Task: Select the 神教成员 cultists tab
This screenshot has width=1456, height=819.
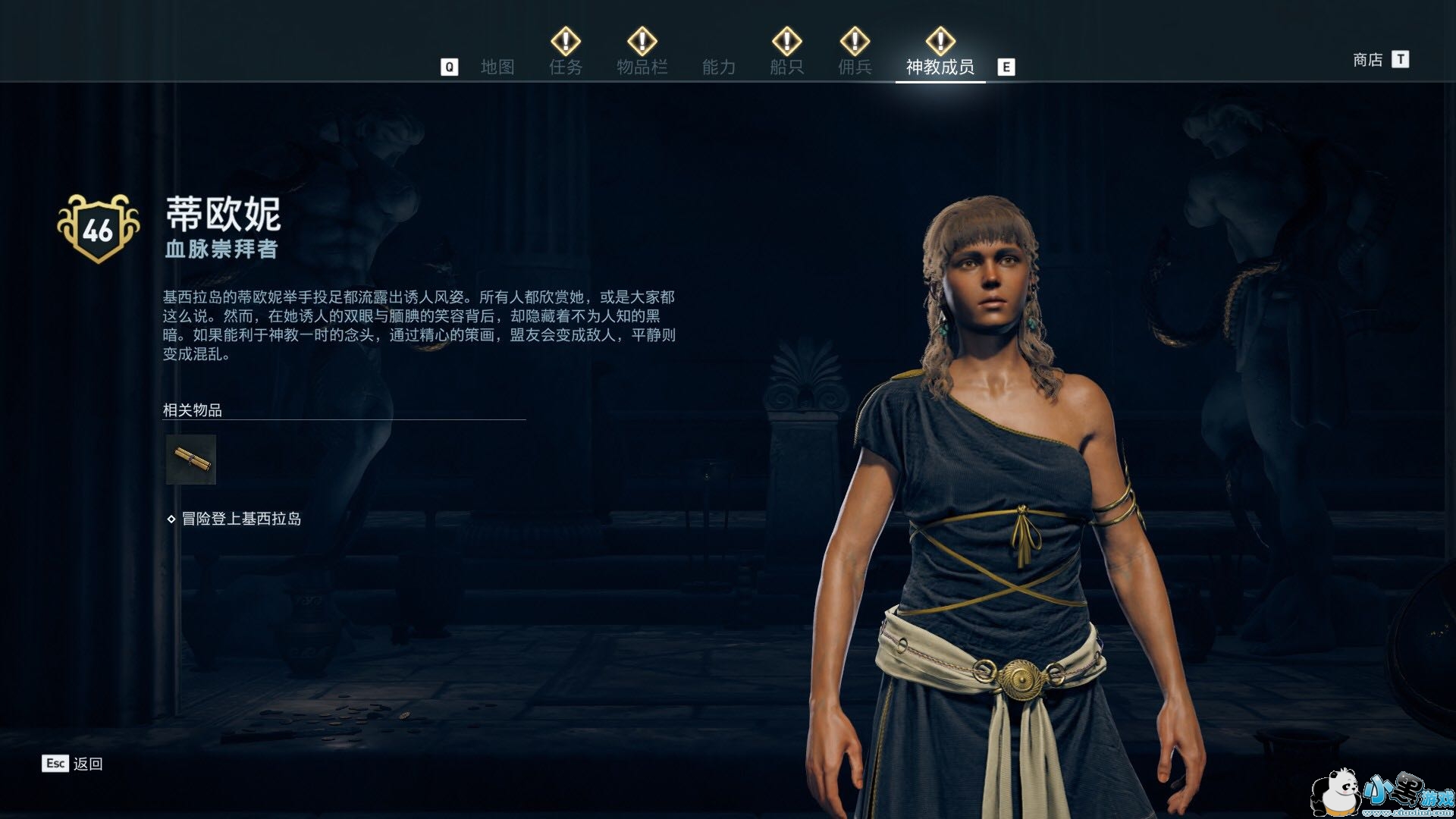Action: 940,67
